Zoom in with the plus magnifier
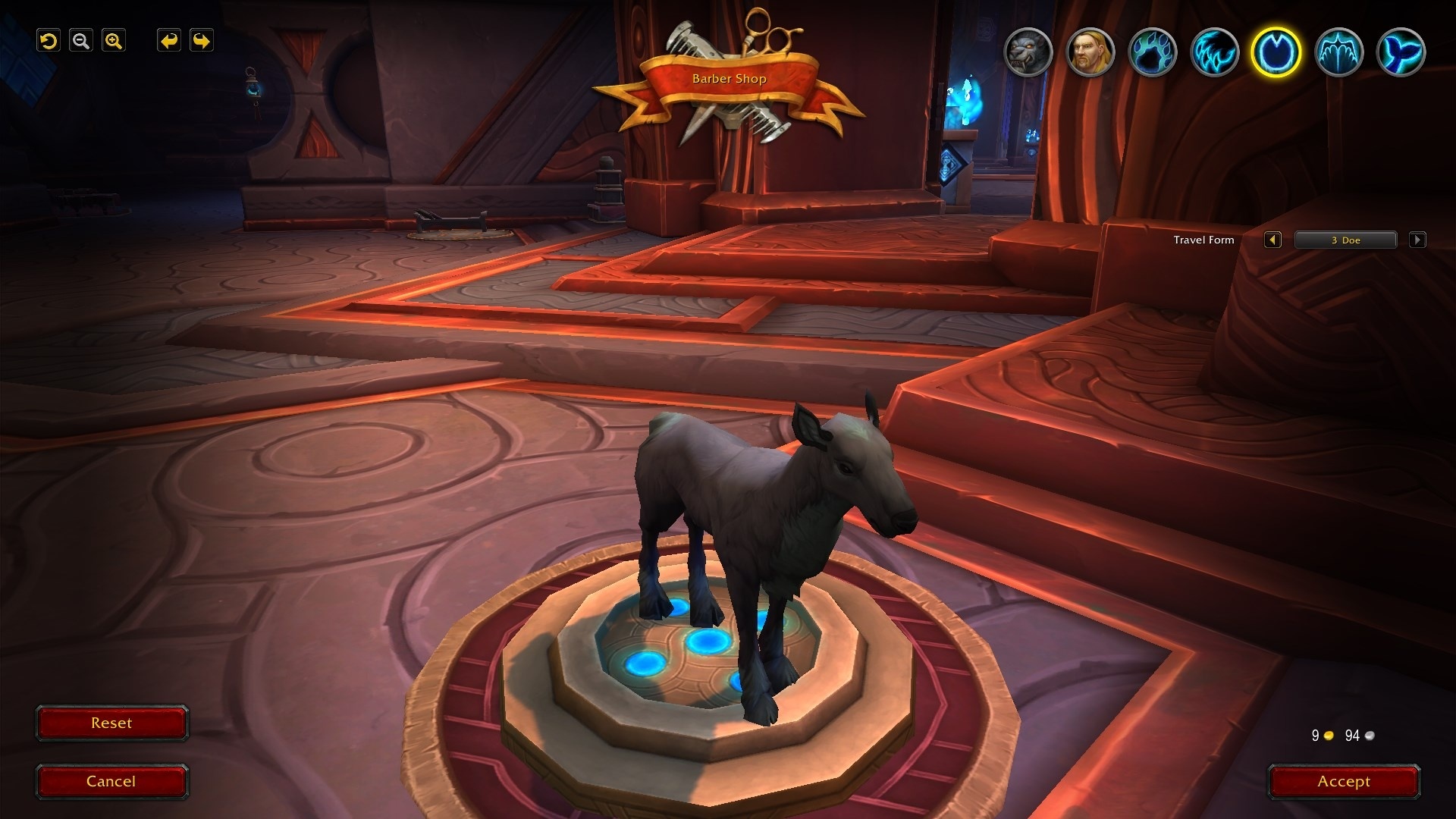 (x=114, y=41)
